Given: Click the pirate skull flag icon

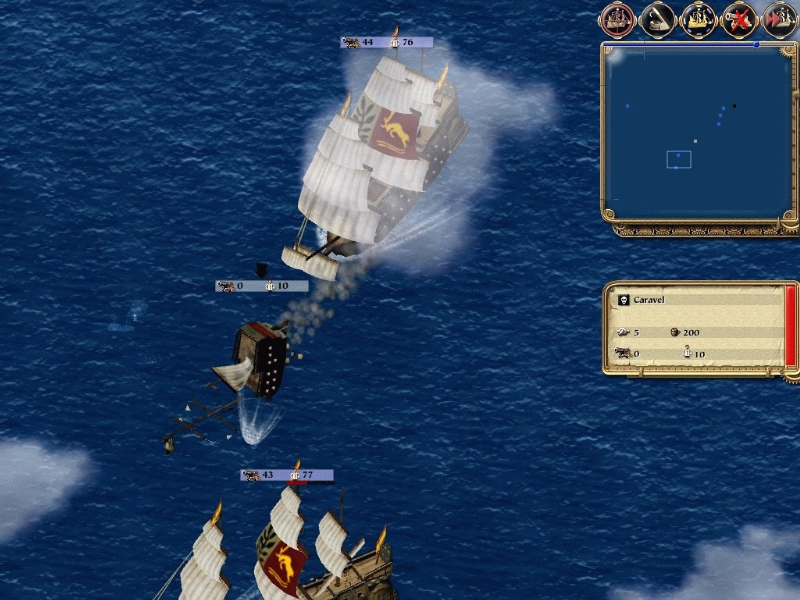Looking at the screenshot, I should point(622,300).
